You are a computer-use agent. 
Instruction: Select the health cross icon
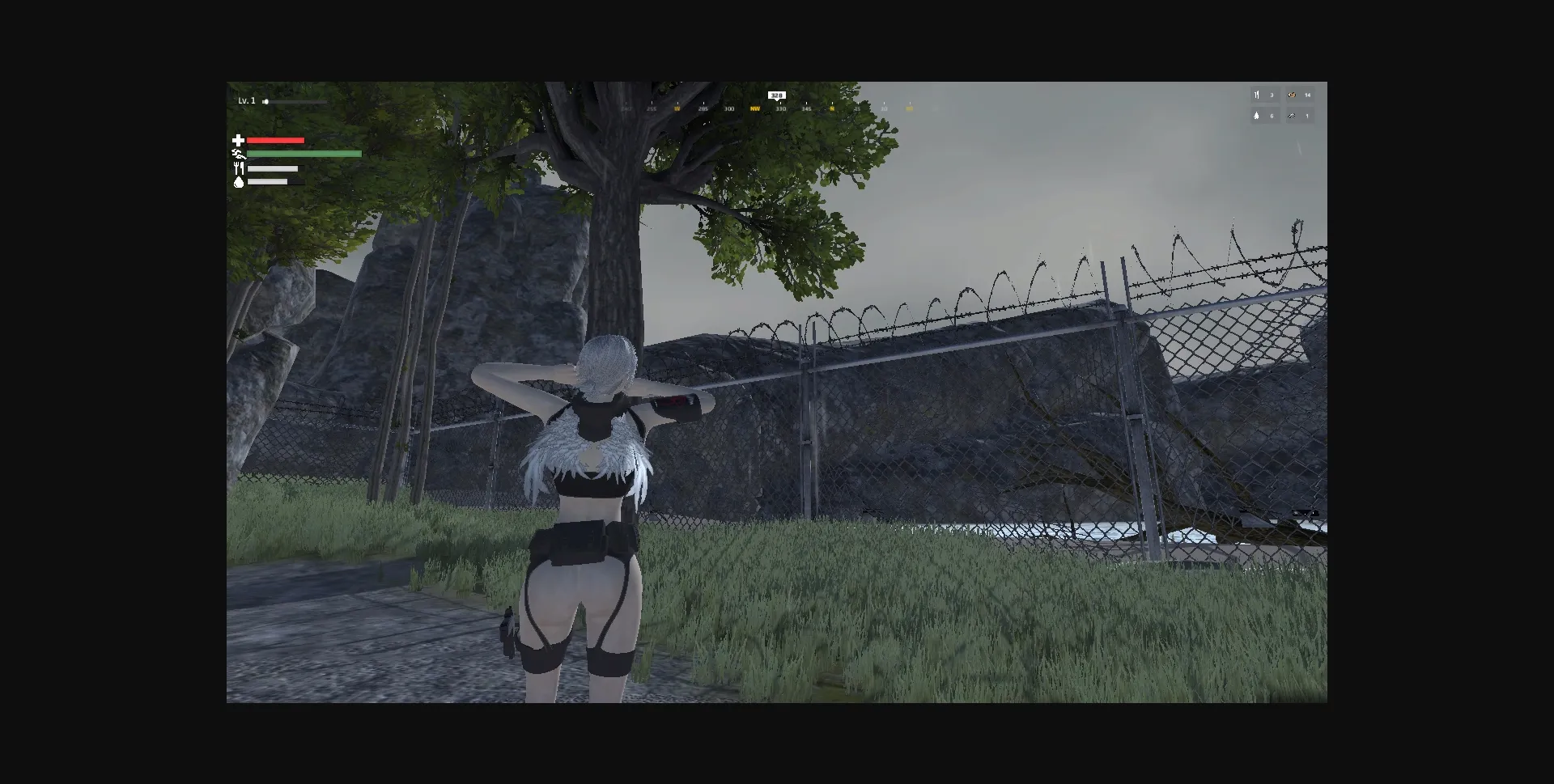point(238,140)
